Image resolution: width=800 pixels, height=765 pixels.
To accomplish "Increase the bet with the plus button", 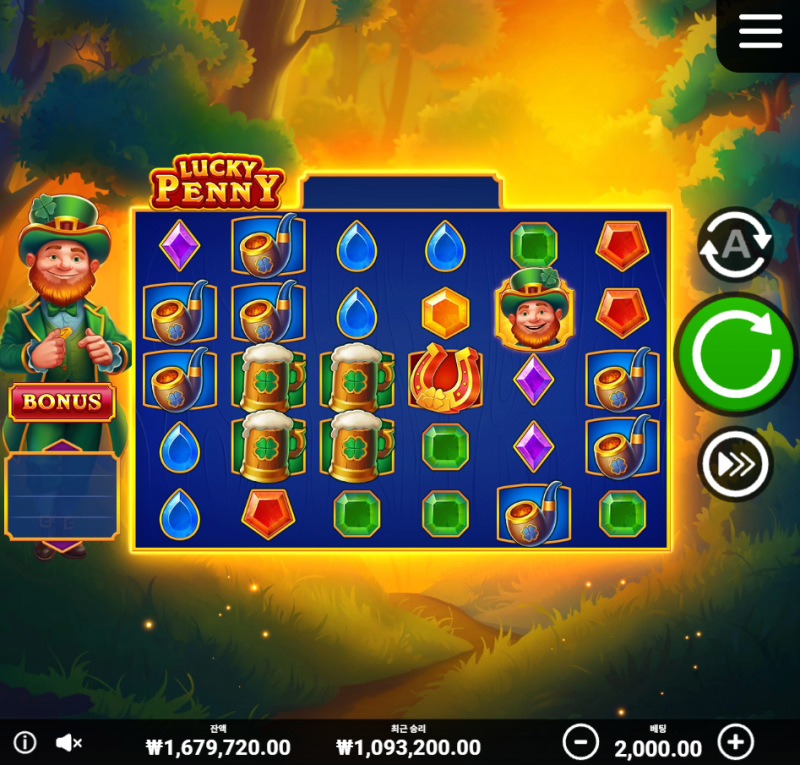I will [736, 743].
